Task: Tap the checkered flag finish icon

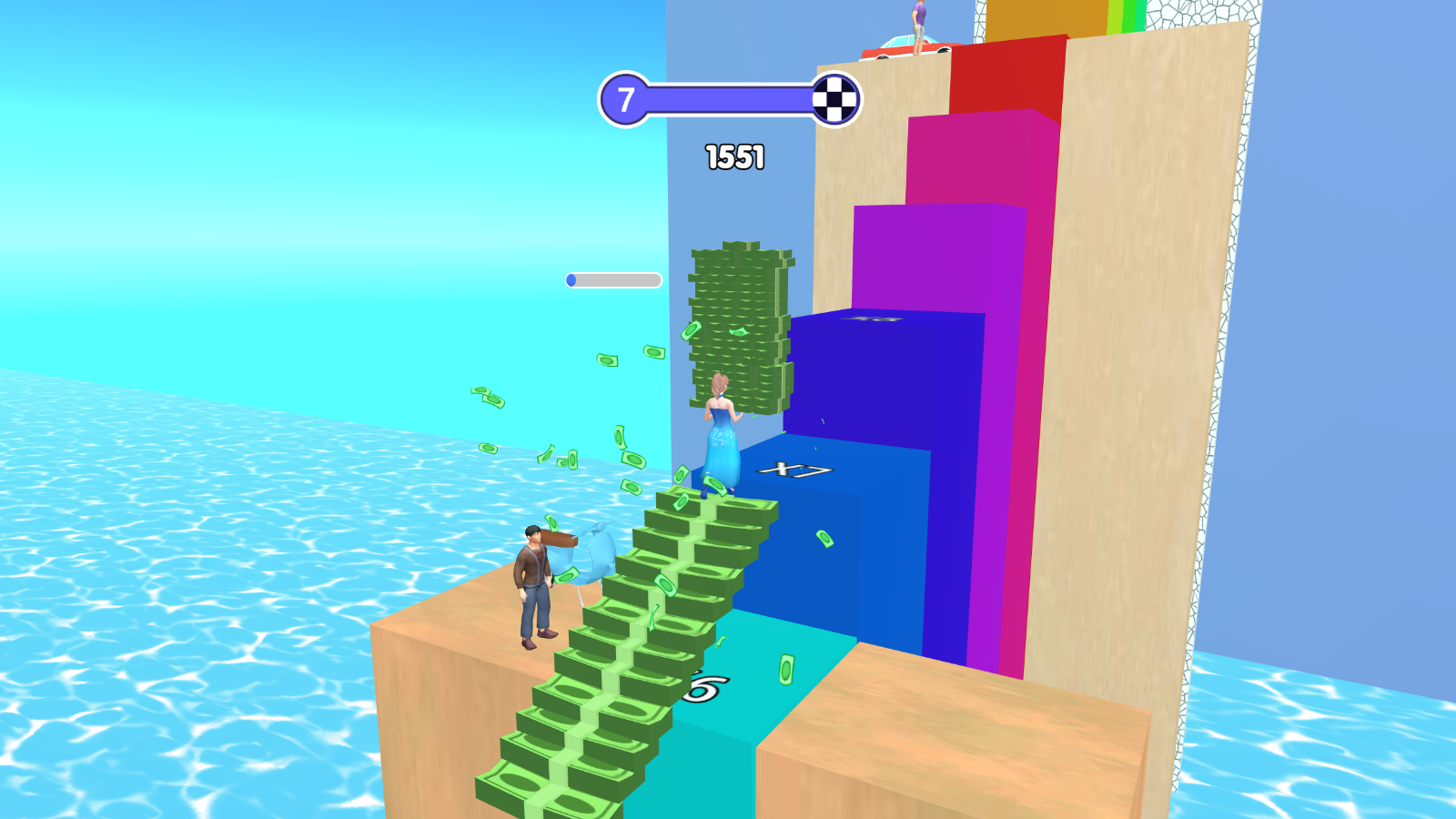Action: [835, 98]
